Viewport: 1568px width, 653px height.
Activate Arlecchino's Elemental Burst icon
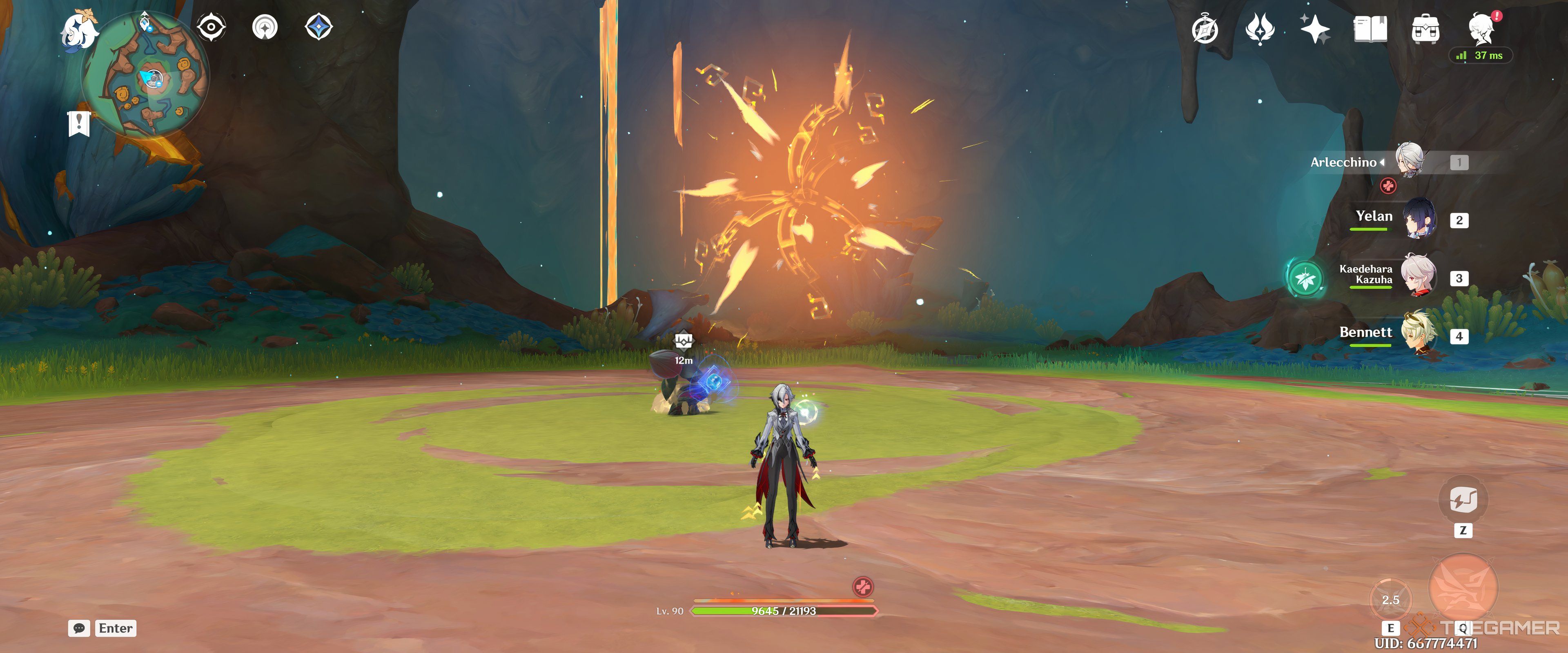tap(1463, 587)
